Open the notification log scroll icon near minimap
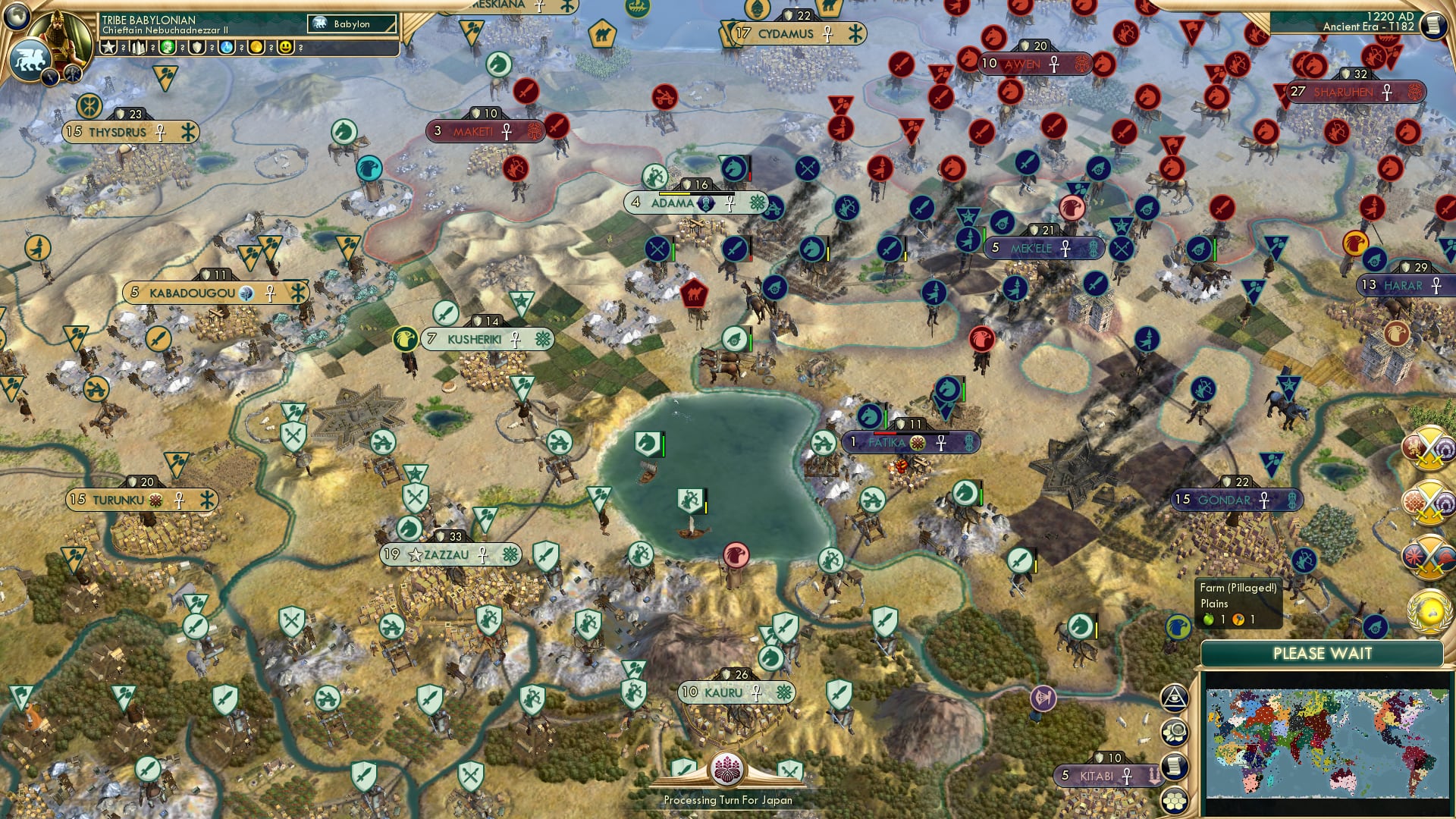 click(1174, 764)
